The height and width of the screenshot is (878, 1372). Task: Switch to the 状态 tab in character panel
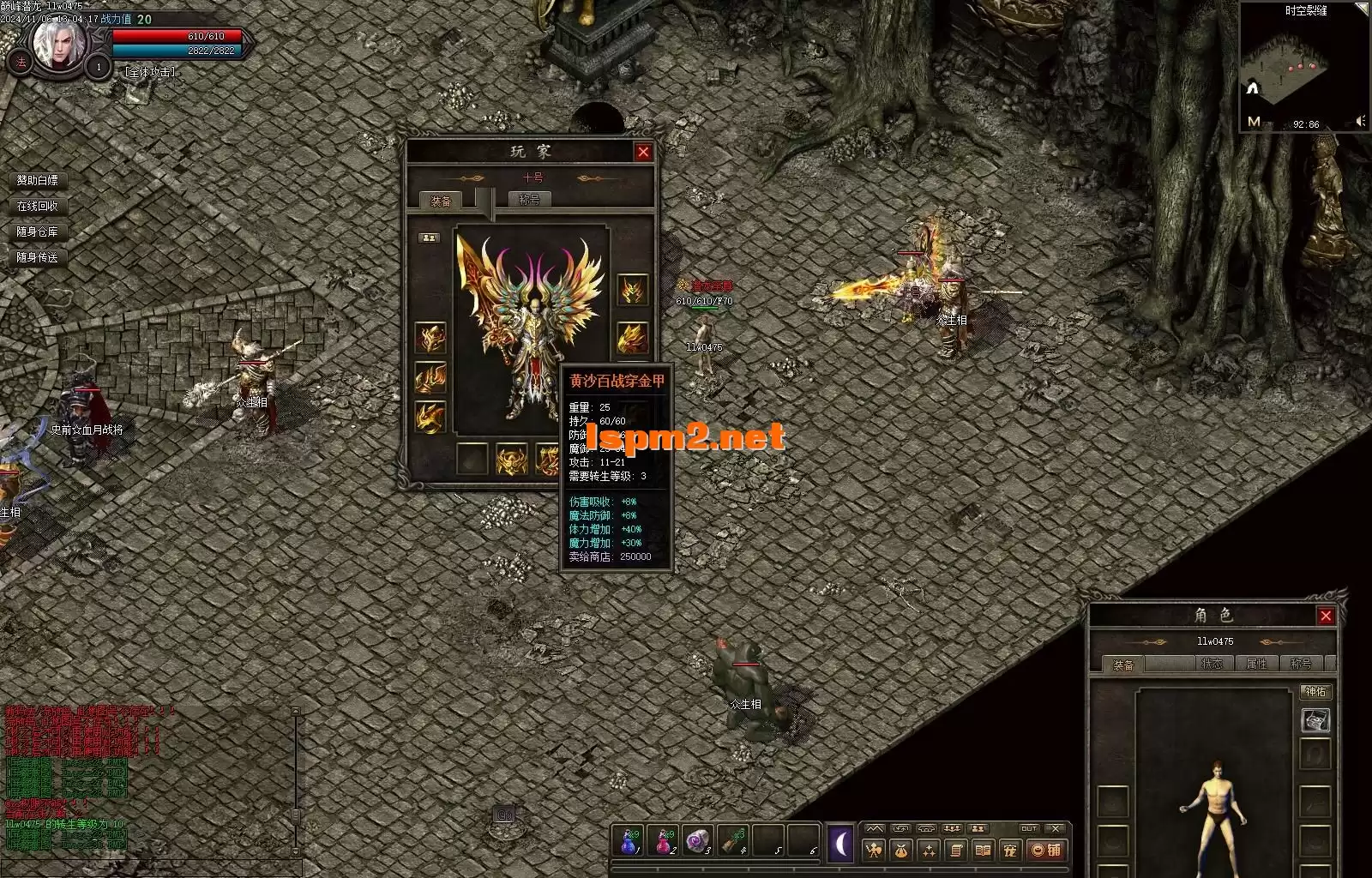point(1212,664)
